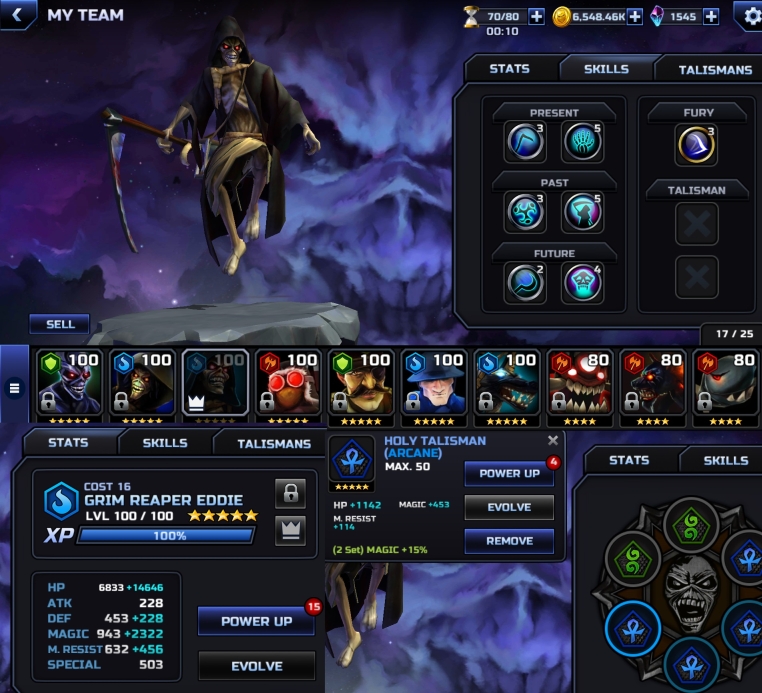Viewport: 762px width, 693px height.
Task: Open the settings gear
Action: coord(751,16)
